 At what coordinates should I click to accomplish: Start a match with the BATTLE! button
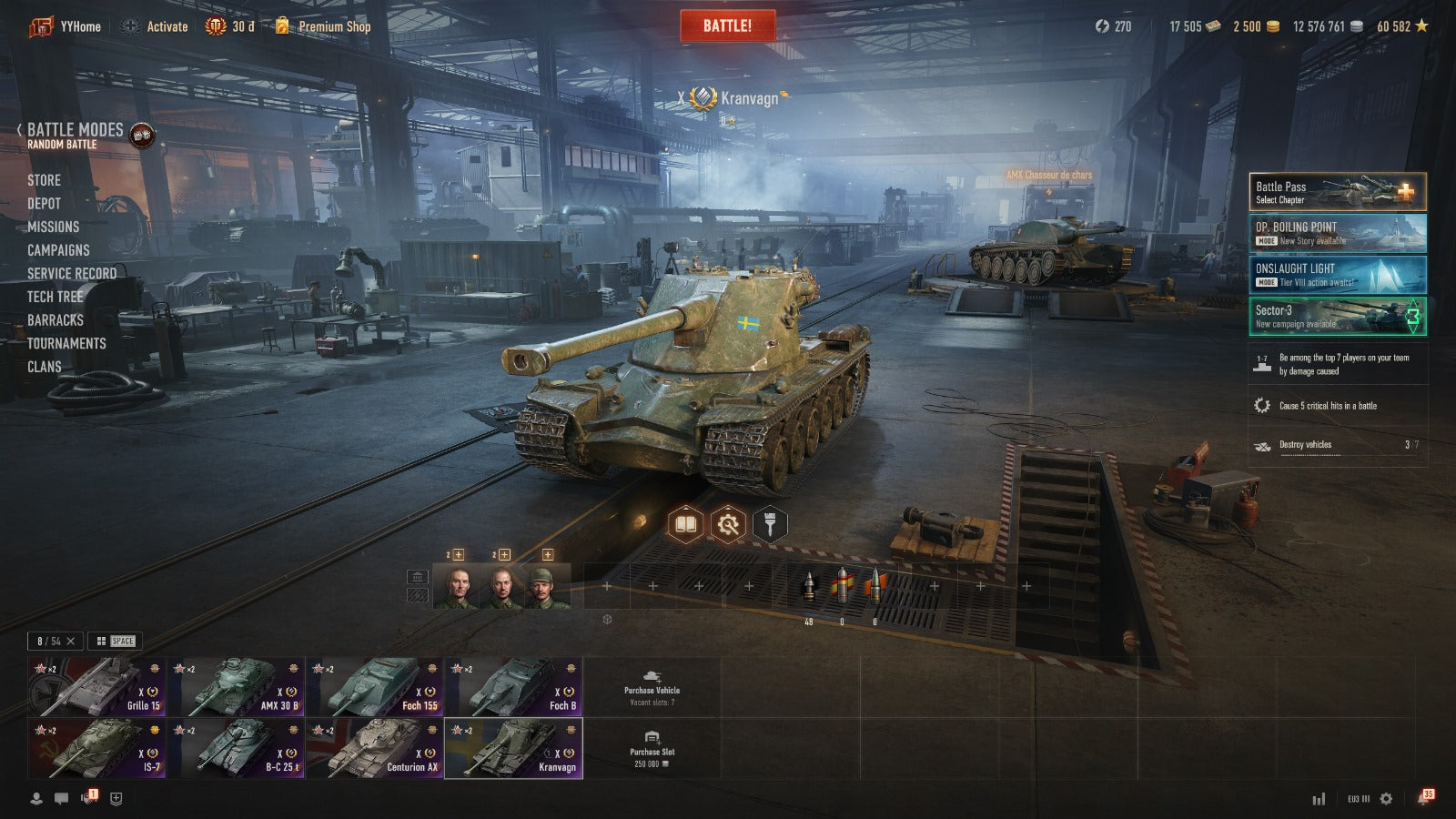pos(727,25)
